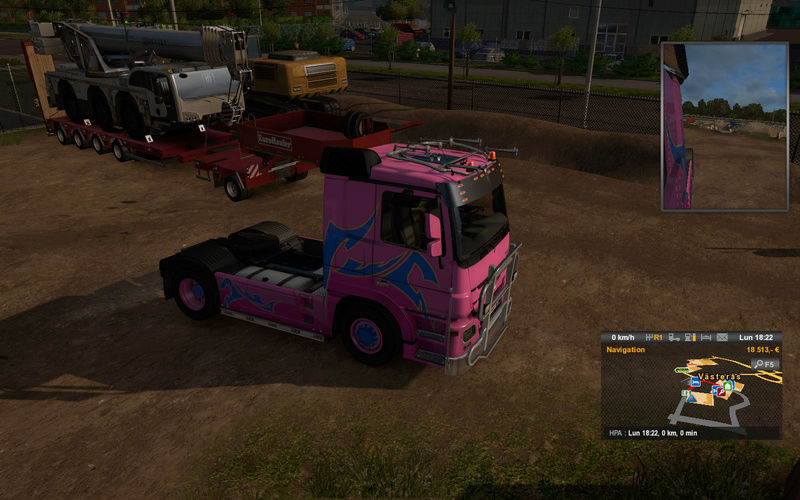This screenshot has width=800, height=500.
Task: Open the mail envelope icon
Action: point(722,338)
